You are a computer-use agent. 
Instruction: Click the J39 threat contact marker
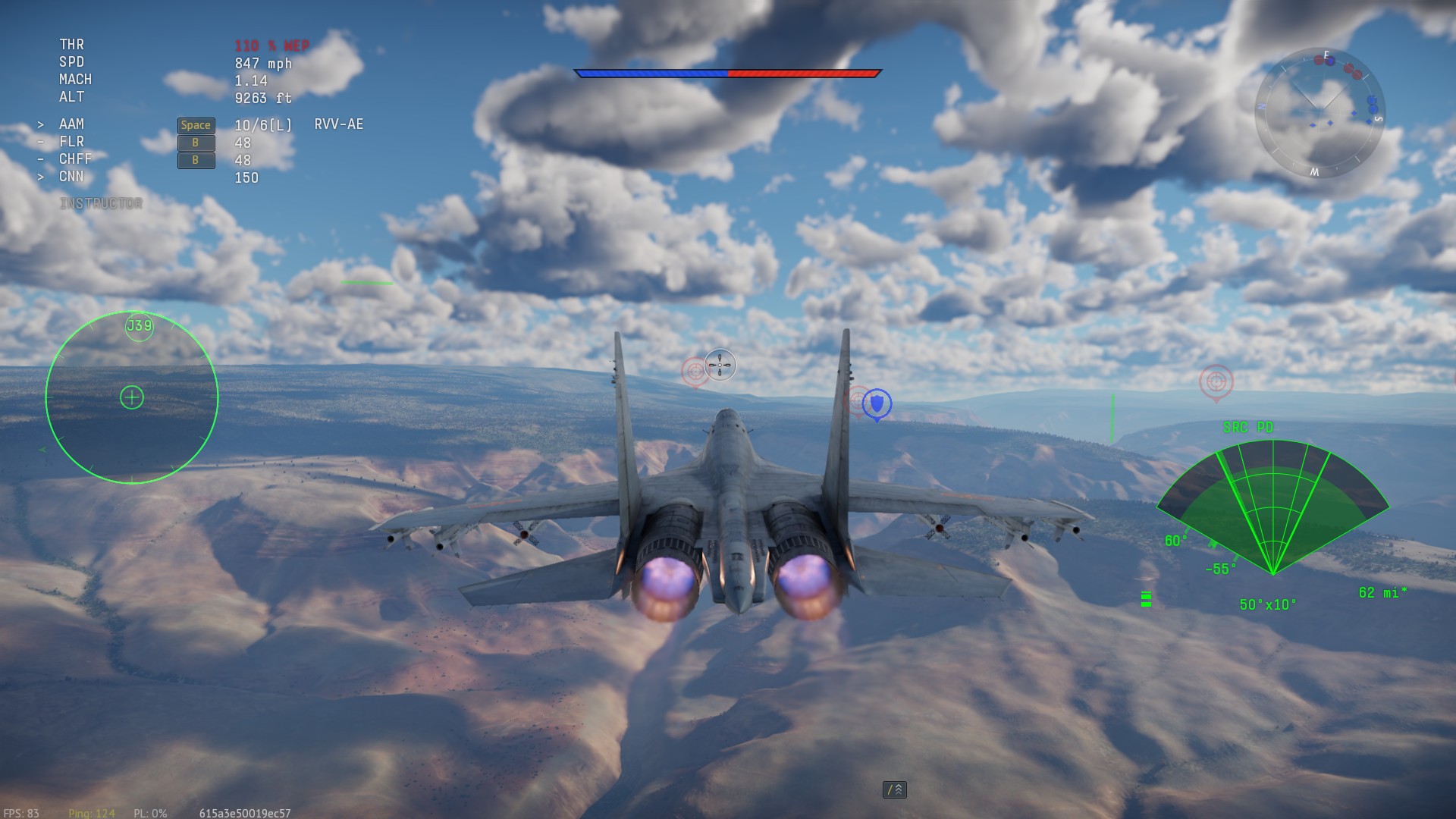(140, 327)
